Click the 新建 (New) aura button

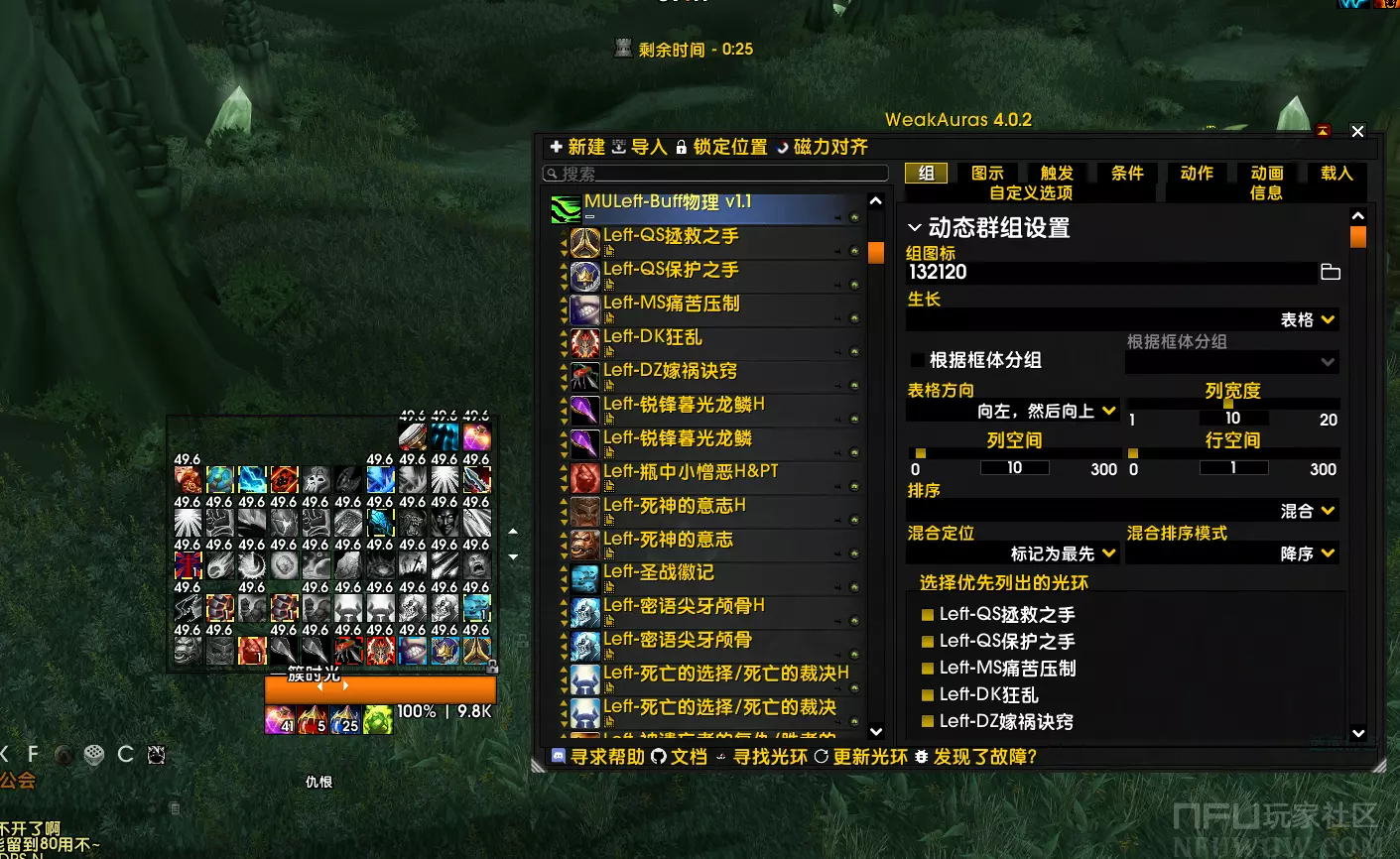[x=576, y=147]
